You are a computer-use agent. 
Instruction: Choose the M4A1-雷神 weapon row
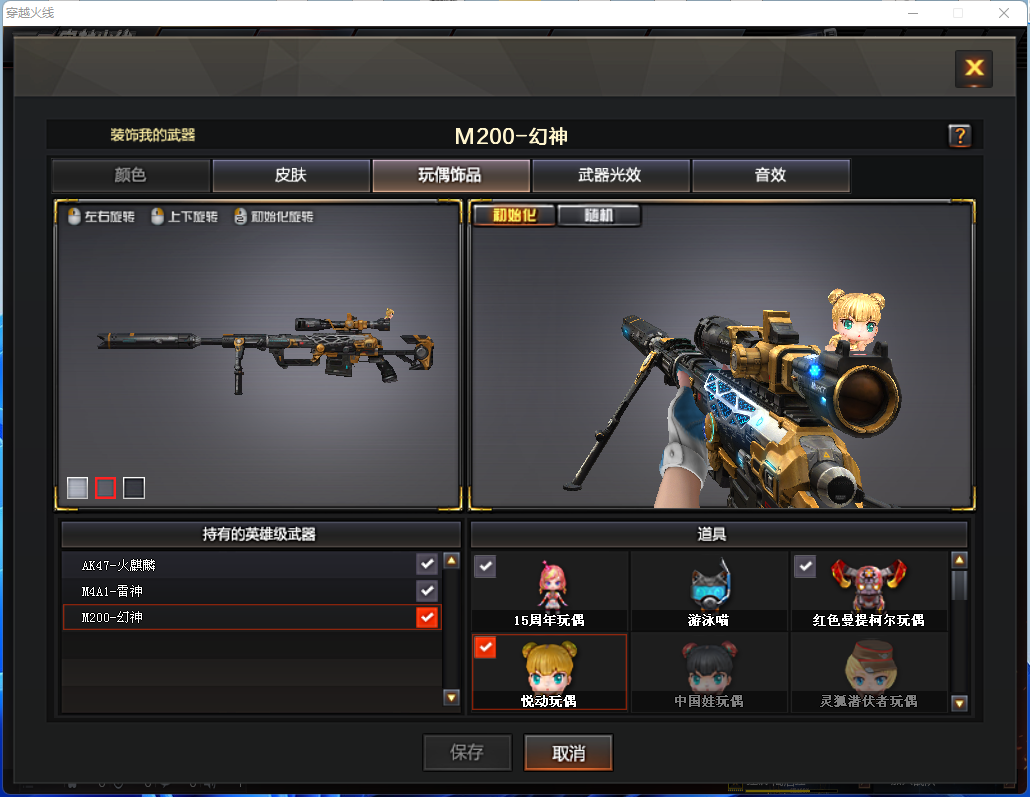point(250,591)
